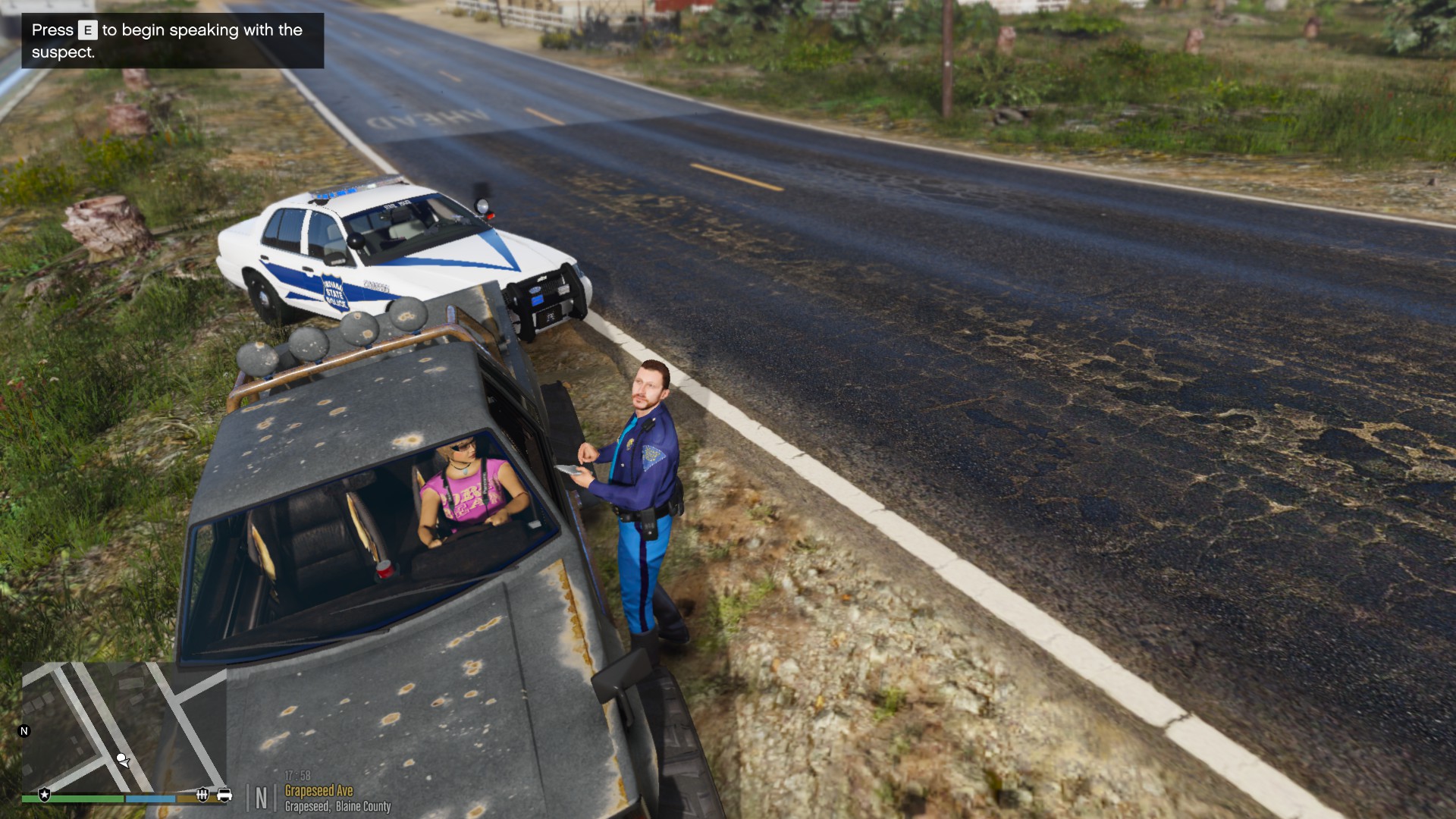Click the police star shield blip

pyautogui.click(x=45, y=795)
